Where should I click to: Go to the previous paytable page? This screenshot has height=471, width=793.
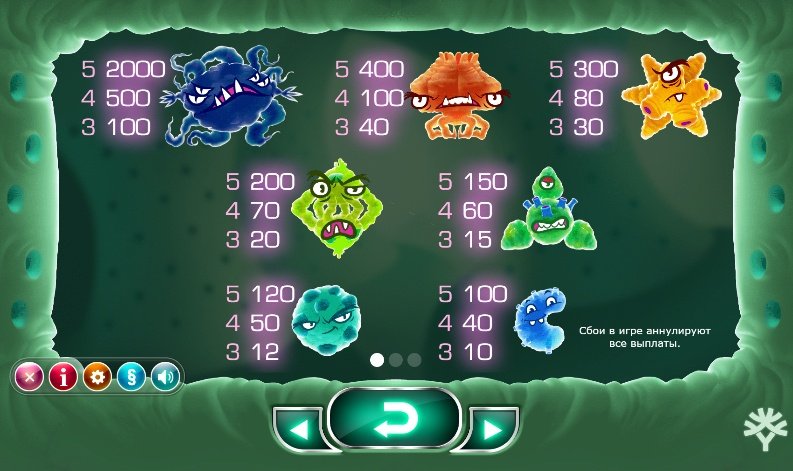(x=298, y=430)
